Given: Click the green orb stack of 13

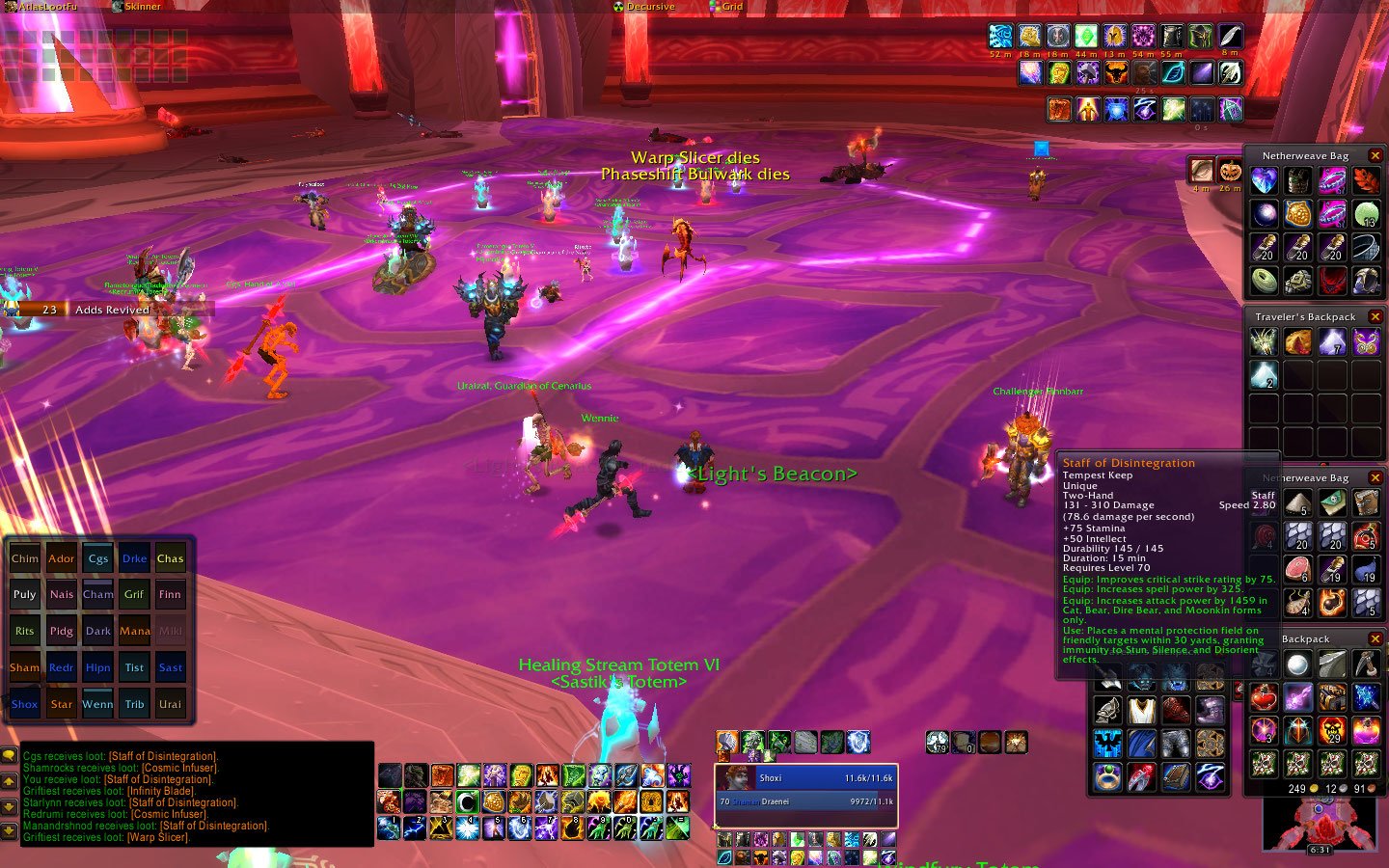Looking at the screenshot, I should (1366, 214).
